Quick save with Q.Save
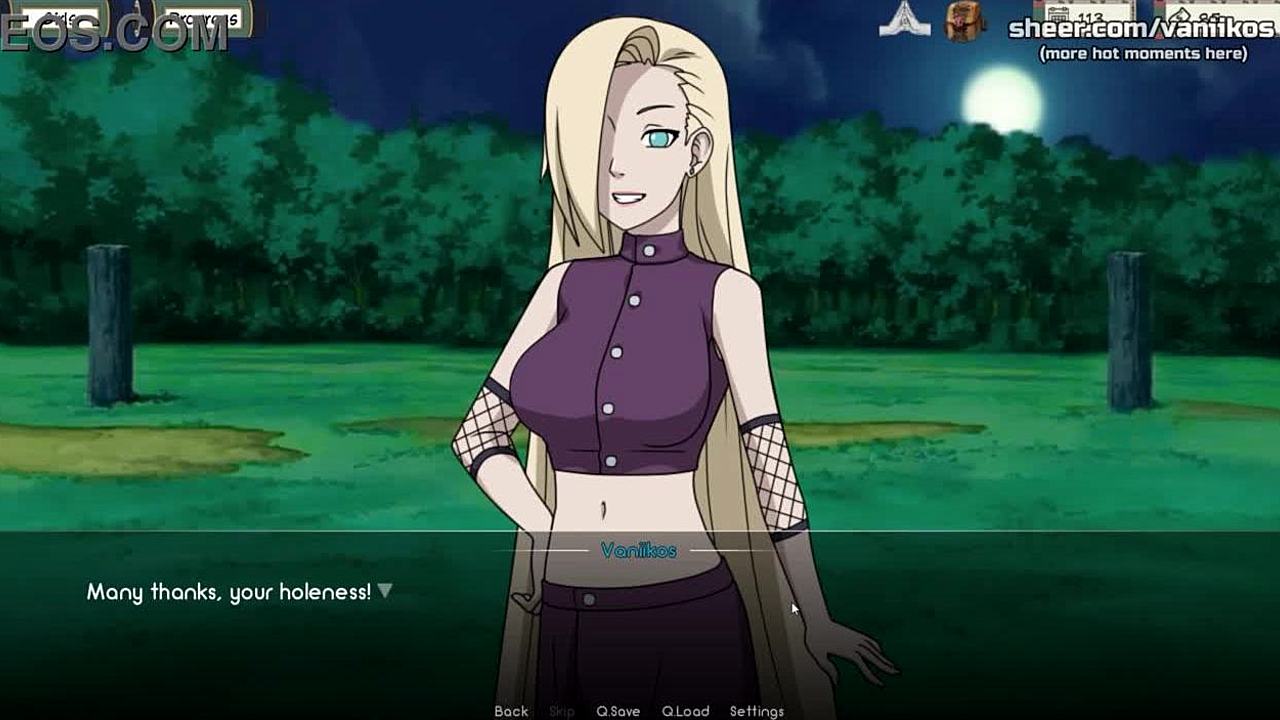 [x=618, y=711]
